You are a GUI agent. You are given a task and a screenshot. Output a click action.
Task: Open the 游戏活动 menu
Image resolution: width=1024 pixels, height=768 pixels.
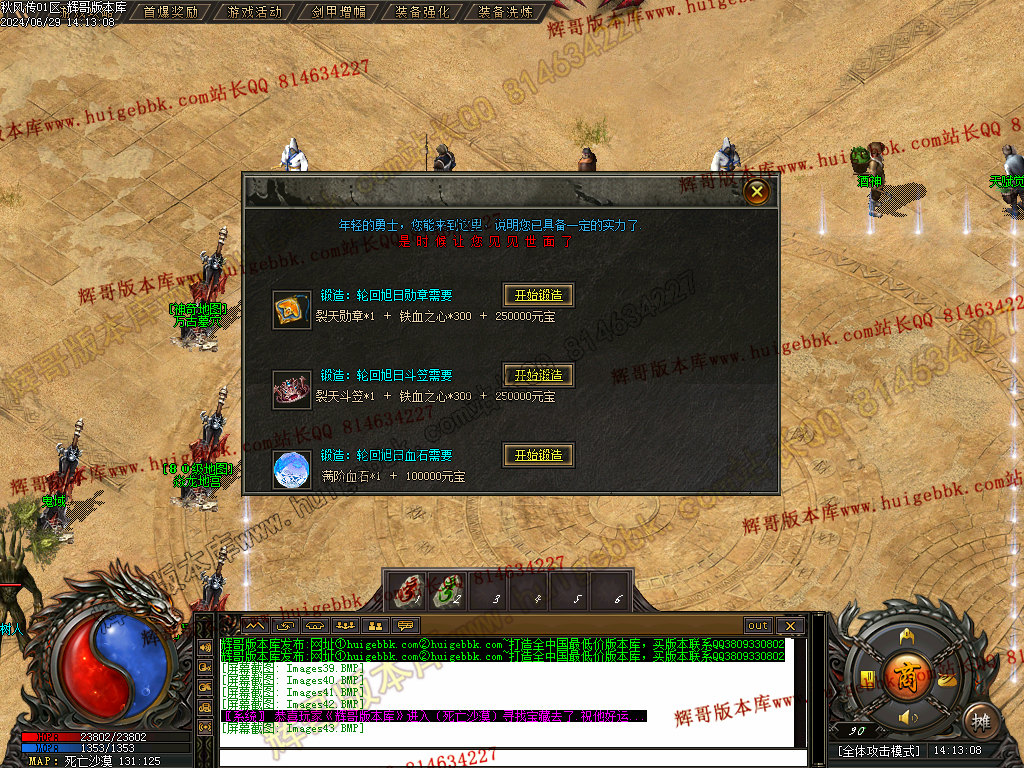[254, 12]
